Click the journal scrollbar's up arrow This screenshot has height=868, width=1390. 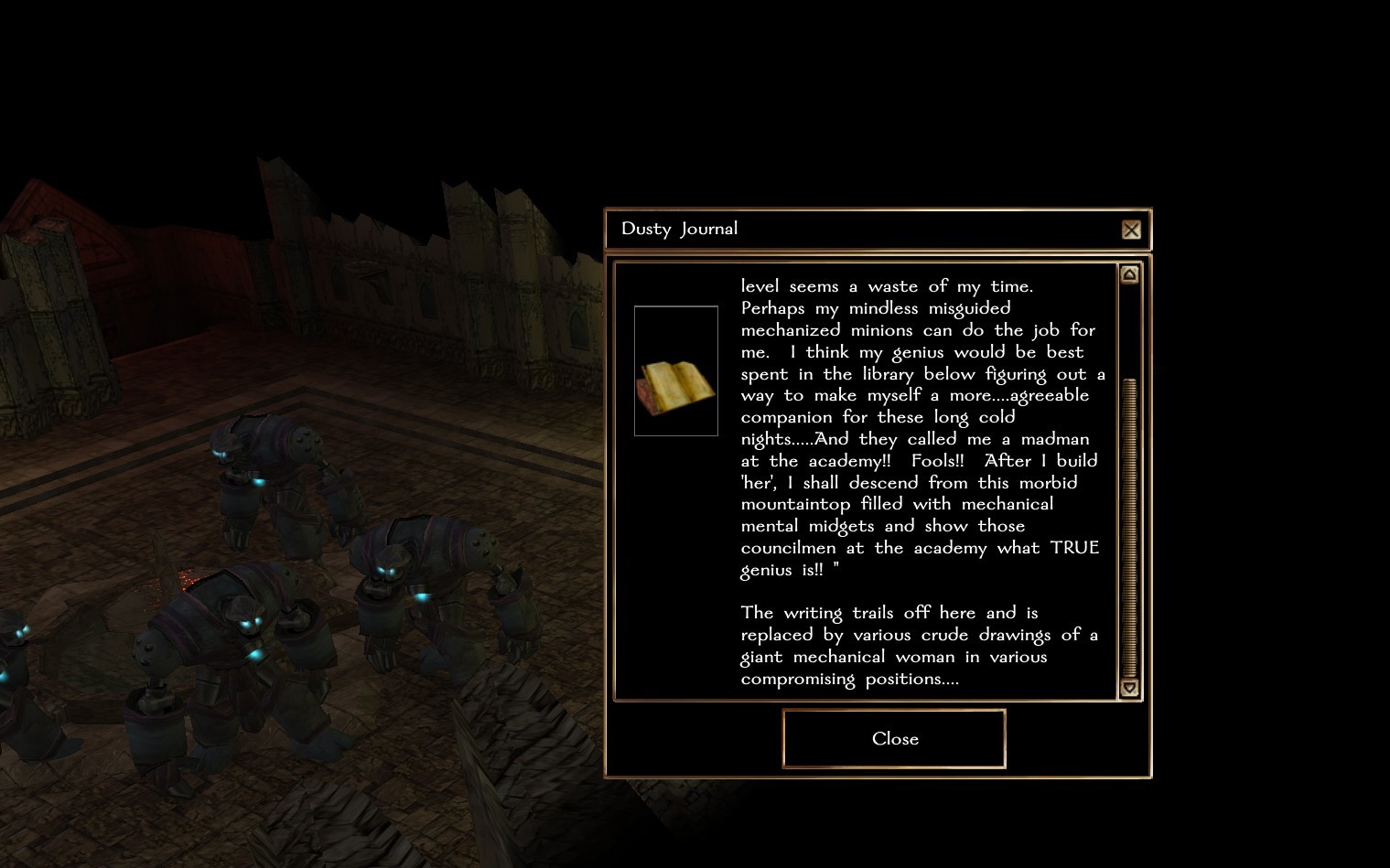tap(1129, 274)
